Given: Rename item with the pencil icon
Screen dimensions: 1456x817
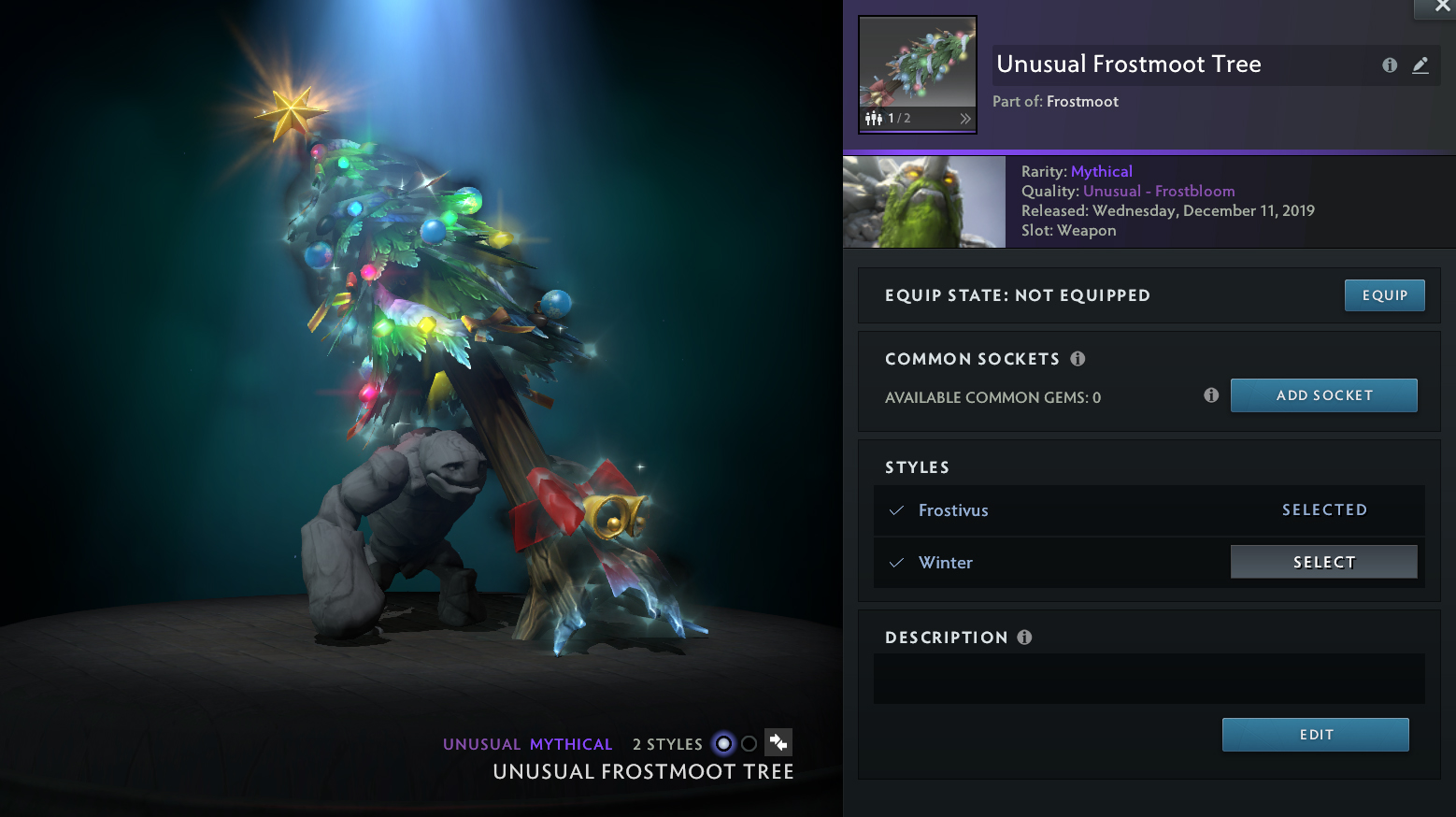Looking at the screenshot, I should (1420, 64).
